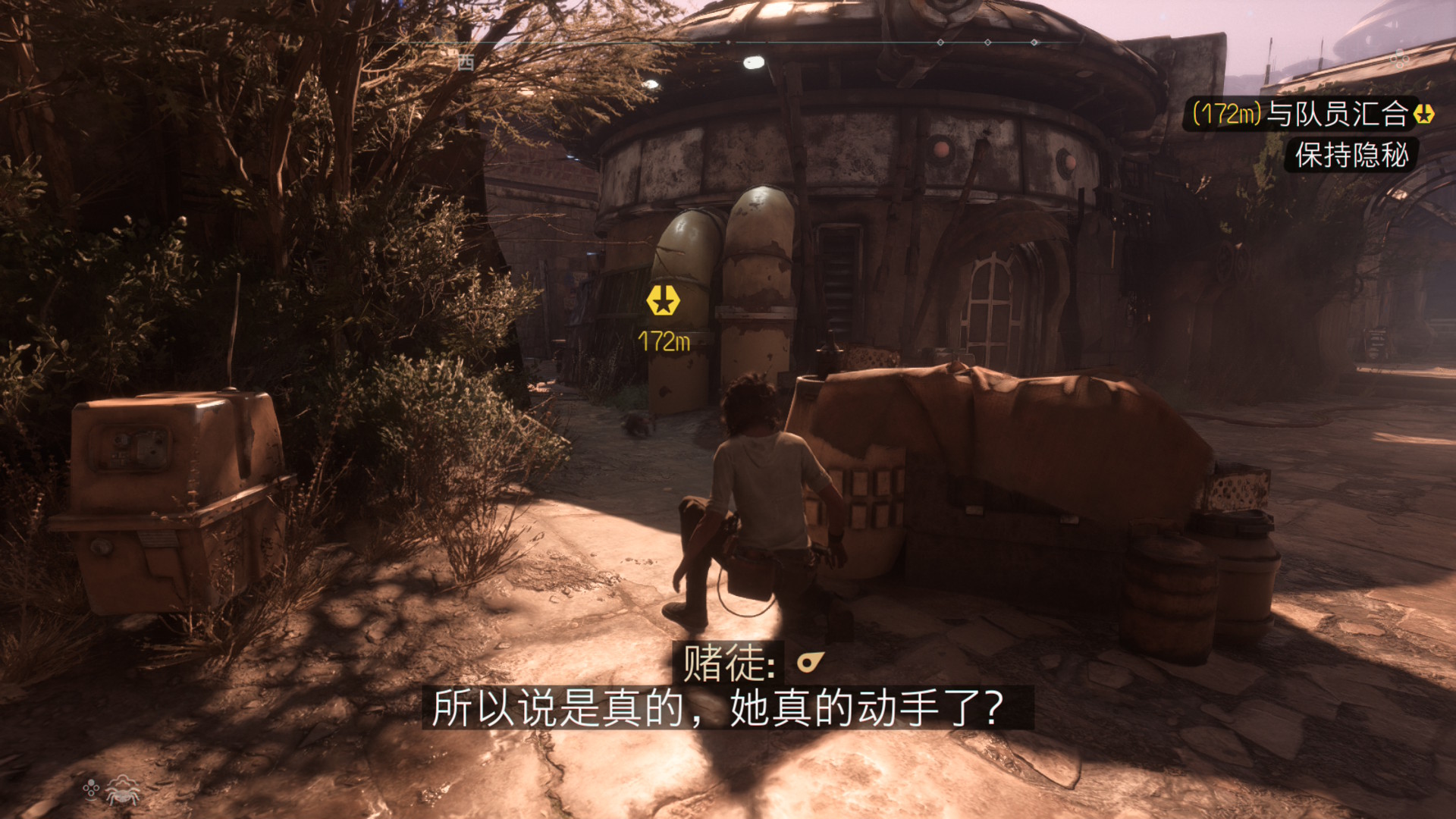Select the "西" direction label on the compass
The height and width of the screenshot is (819, 1456).
(467, 63)
